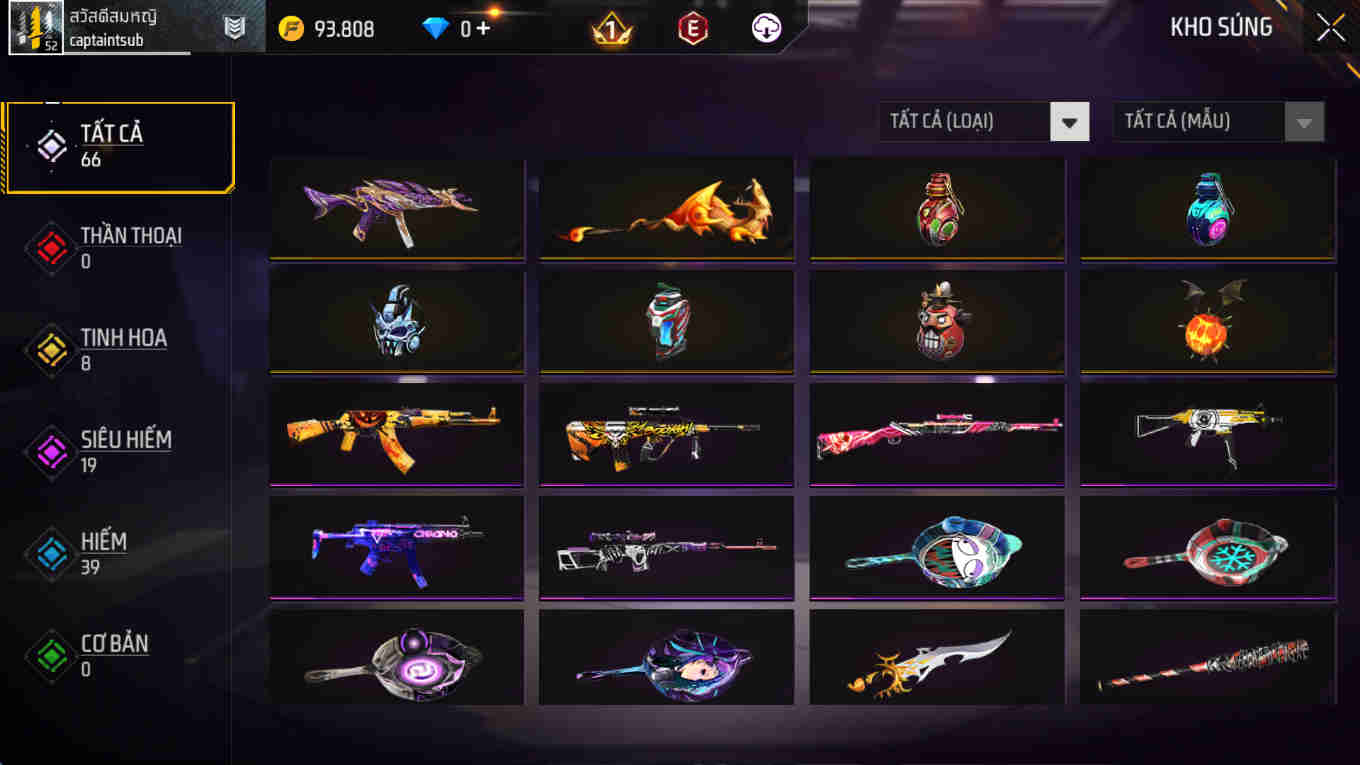Select the snowflake frying pan skin
The width and height of the screenshot is (1360, 765).
pyautogui.click(x=1206, y=547)
